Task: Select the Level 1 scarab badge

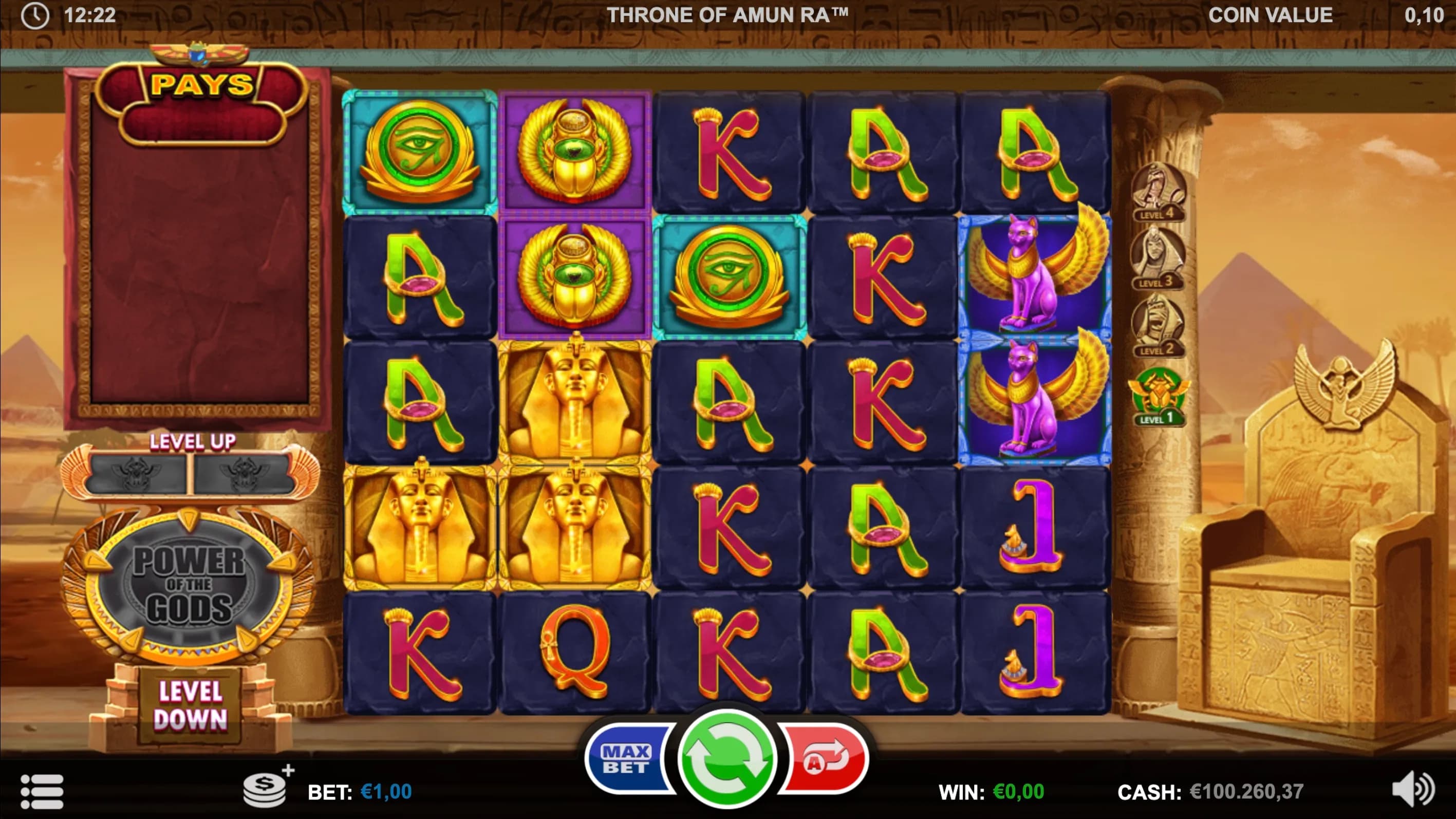Action: click(1158, 396)
